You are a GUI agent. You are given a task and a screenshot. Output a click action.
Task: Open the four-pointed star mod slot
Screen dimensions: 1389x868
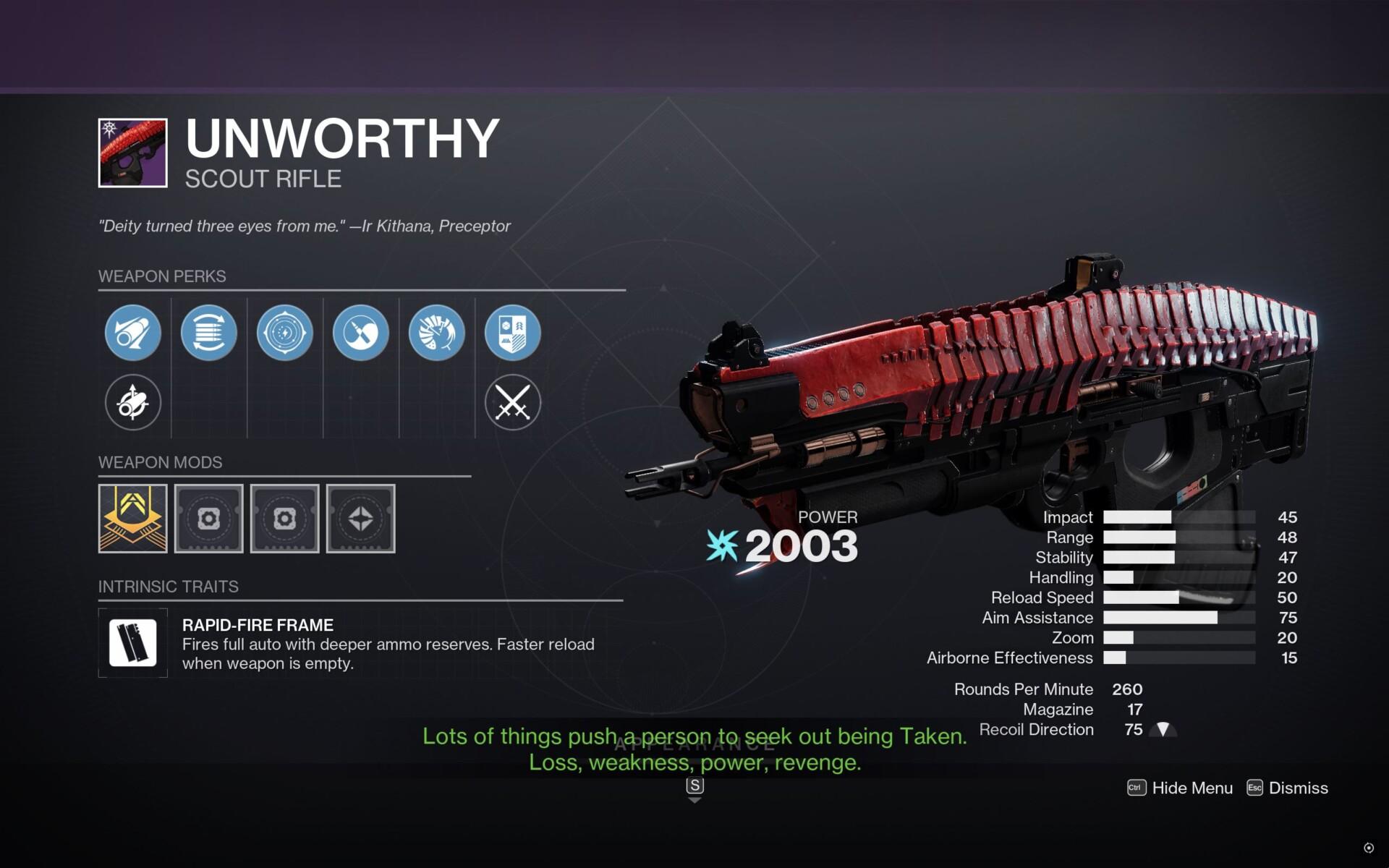[360, 519]
